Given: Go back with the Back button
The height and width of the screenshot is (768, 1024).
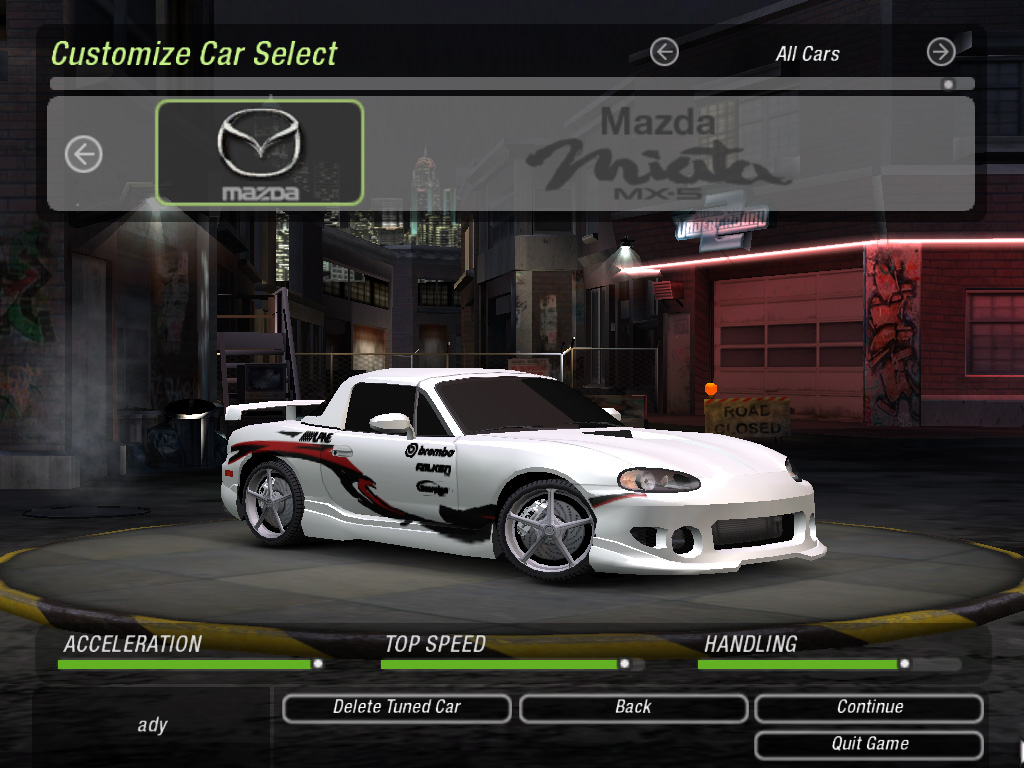Looking at the screenshot, I should tap(633, 708).
